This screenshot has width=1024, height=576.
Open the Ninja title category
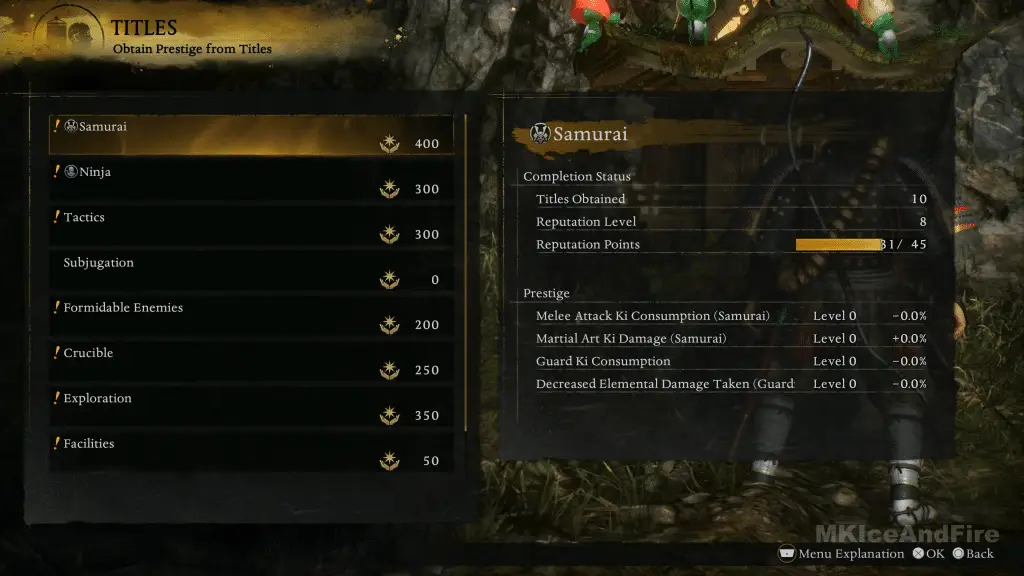click(250, 180)
